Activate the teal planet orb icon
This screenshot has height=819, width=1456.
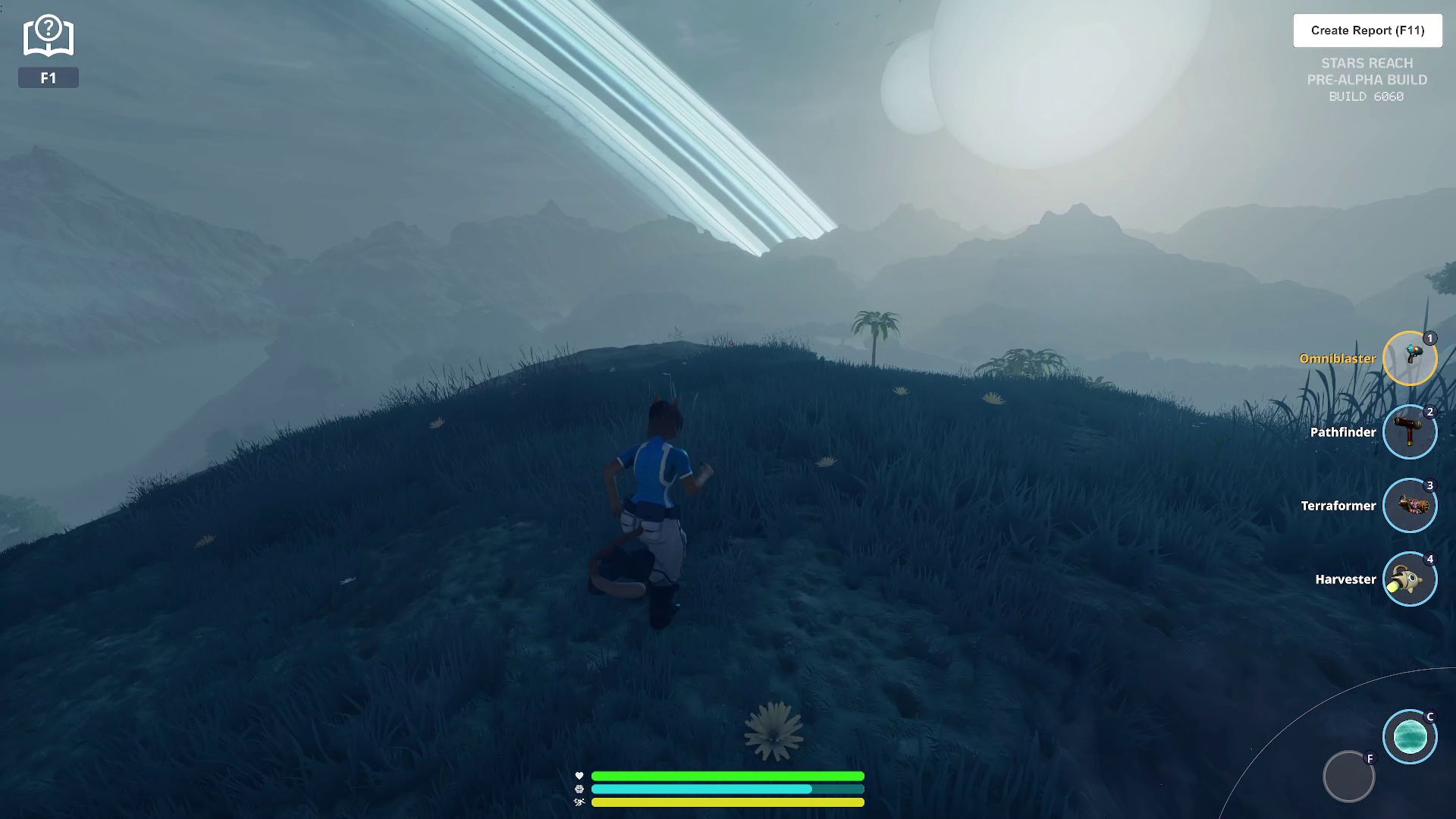[1409, 736]
